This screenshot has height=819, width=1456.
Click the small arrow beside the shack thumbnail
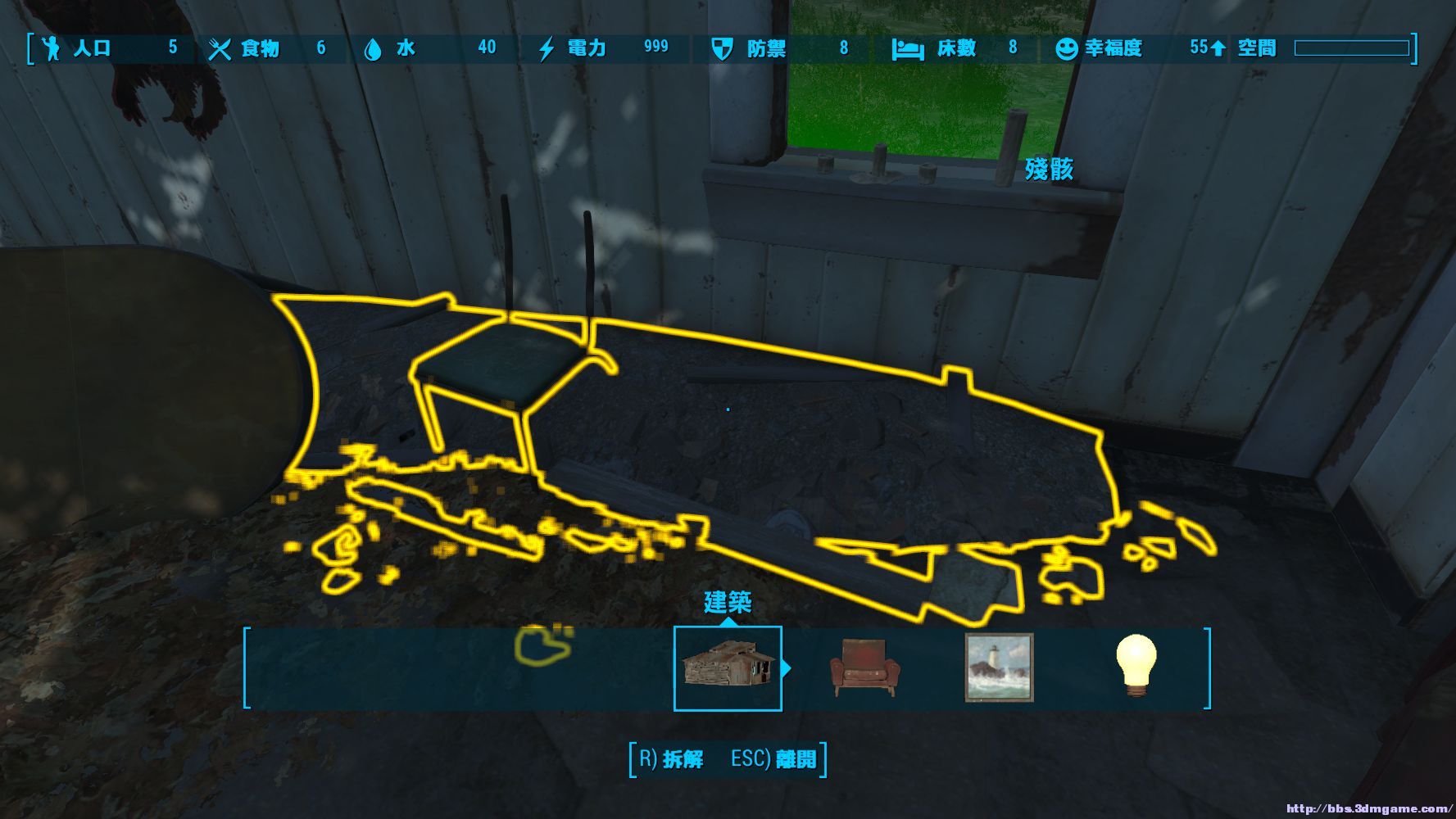tap(787, 668)
